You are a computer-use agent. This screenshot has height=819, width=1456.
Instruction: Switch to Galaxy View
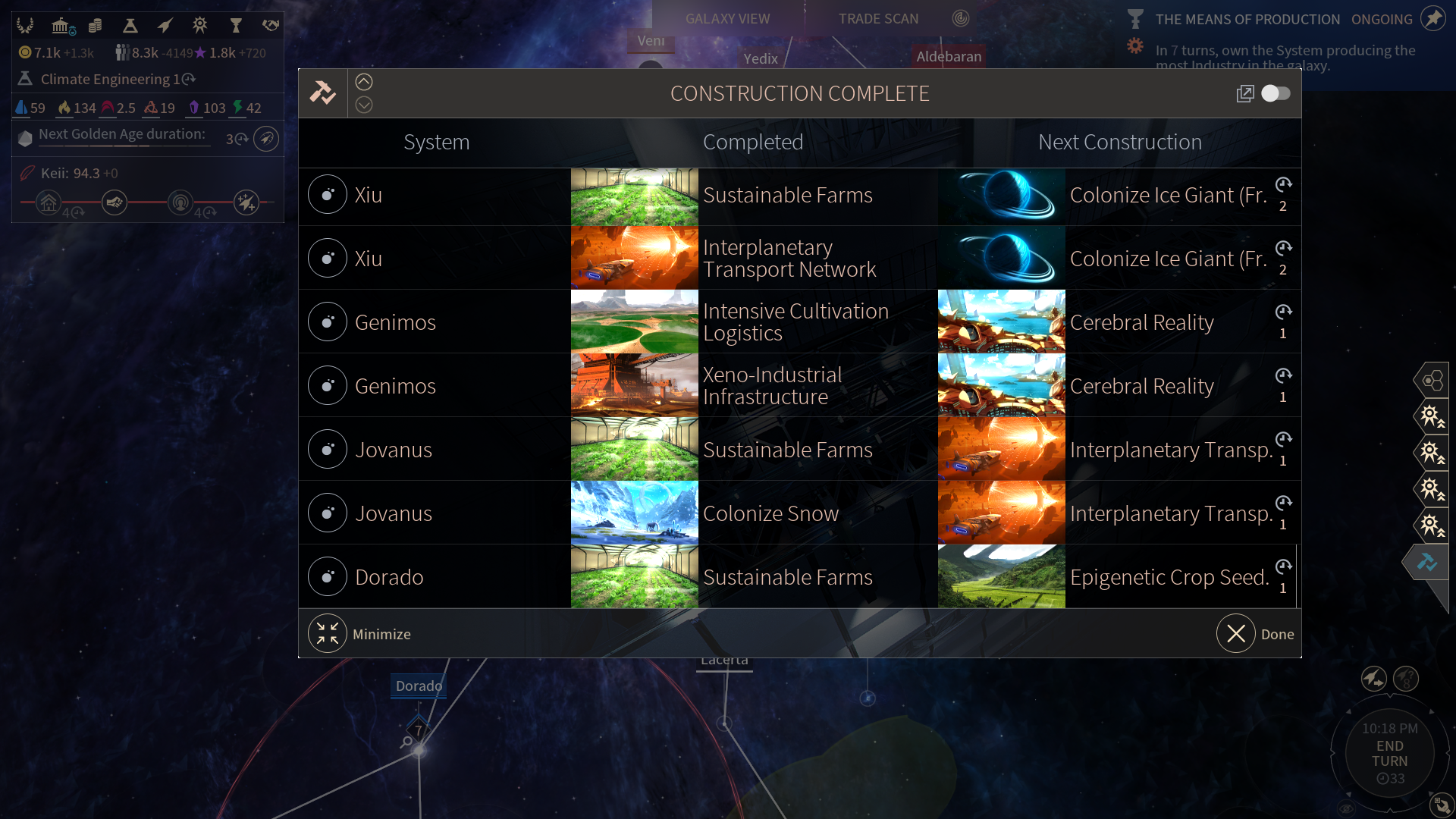point(727,19)
